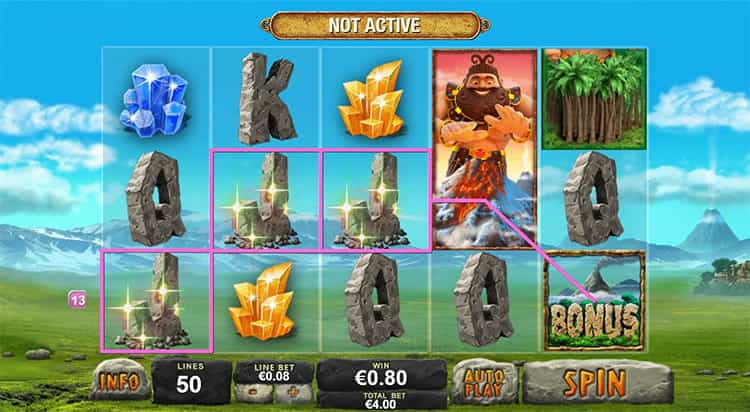Screen dimensions: 750x412
Task: Spin the reels with the SPIN button
Action: coord(594,381)
